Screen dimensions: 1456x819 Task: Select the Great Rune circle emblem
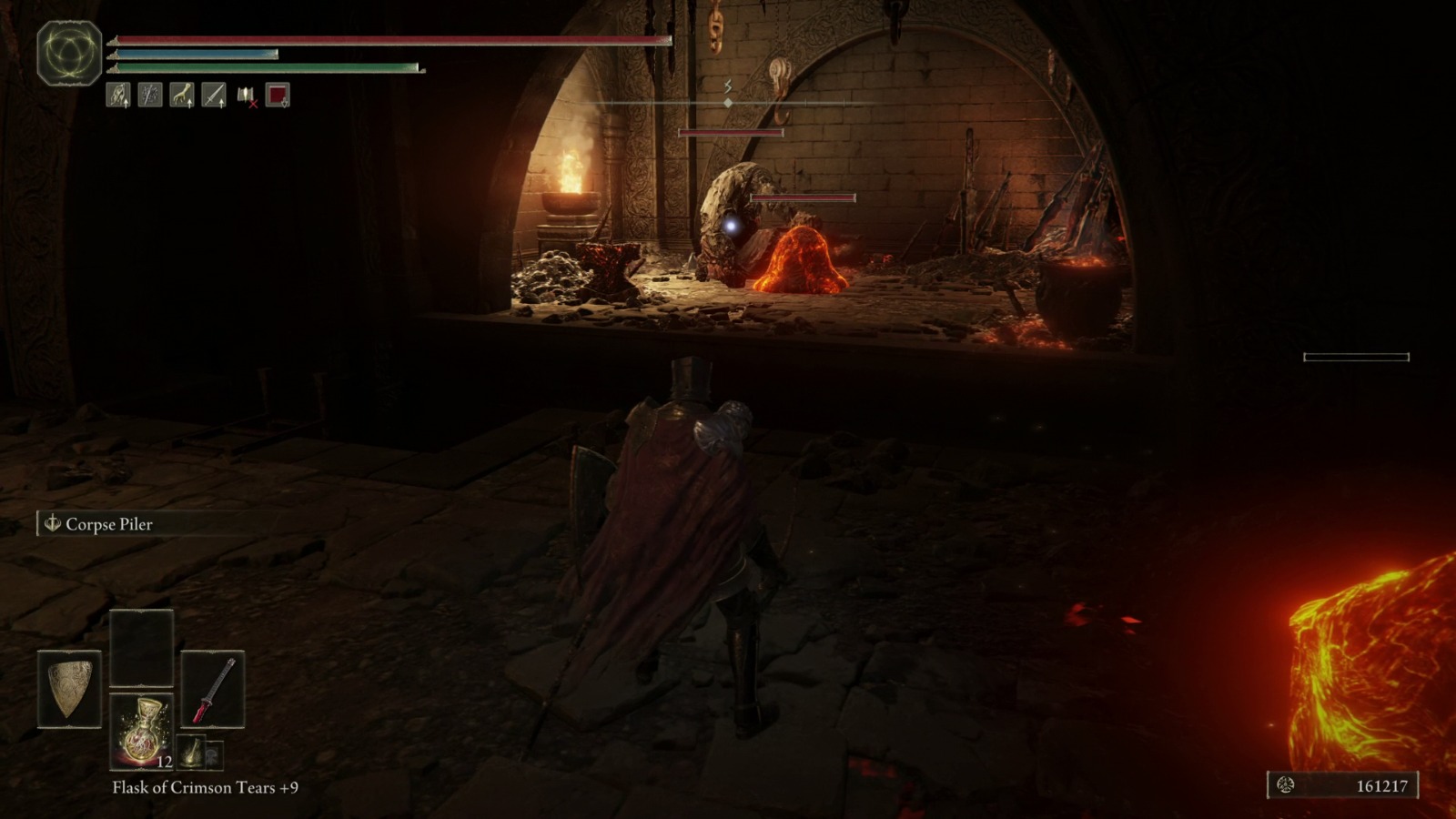coord(67,52)
